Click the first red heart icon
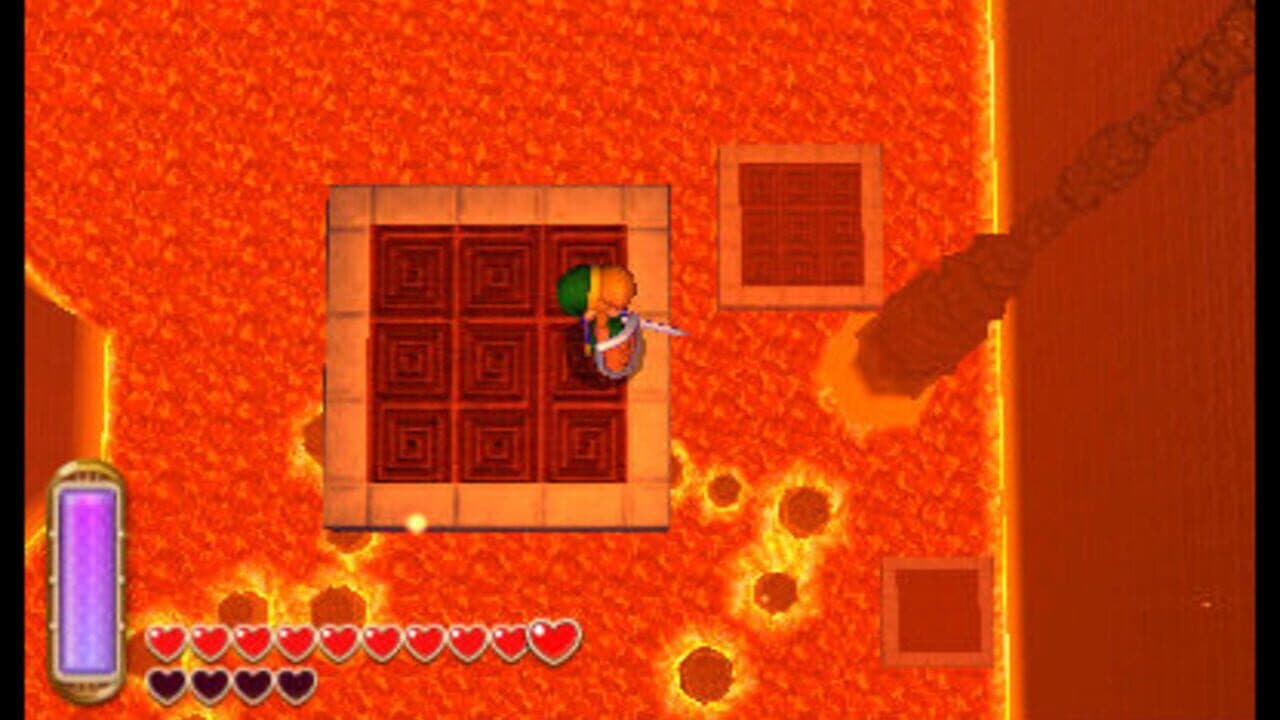1280x720 pixels. tap(167, 640)
